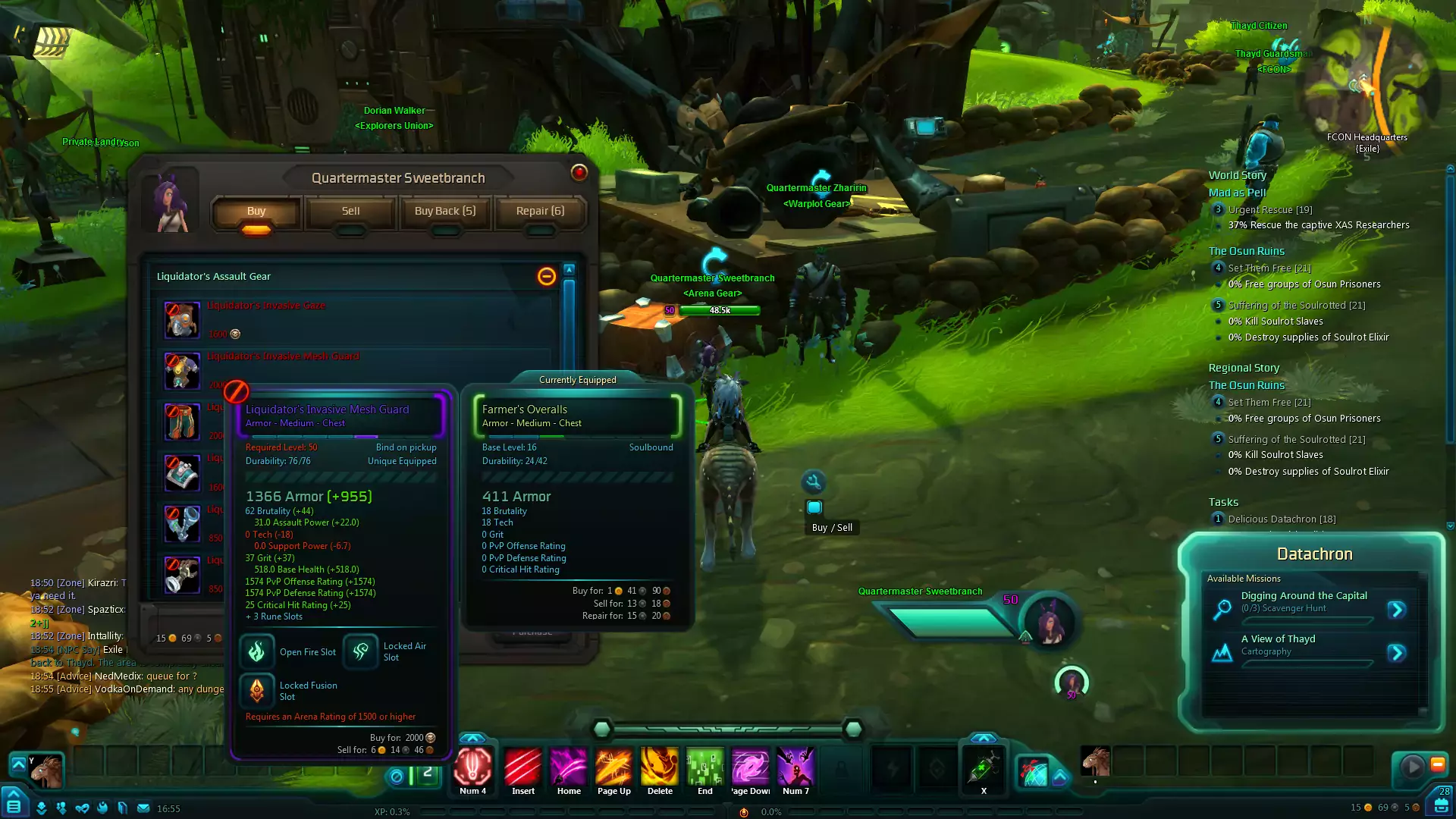Open the main menu list button
This screenshot has width=1456, height=819.
pos(14,805)
